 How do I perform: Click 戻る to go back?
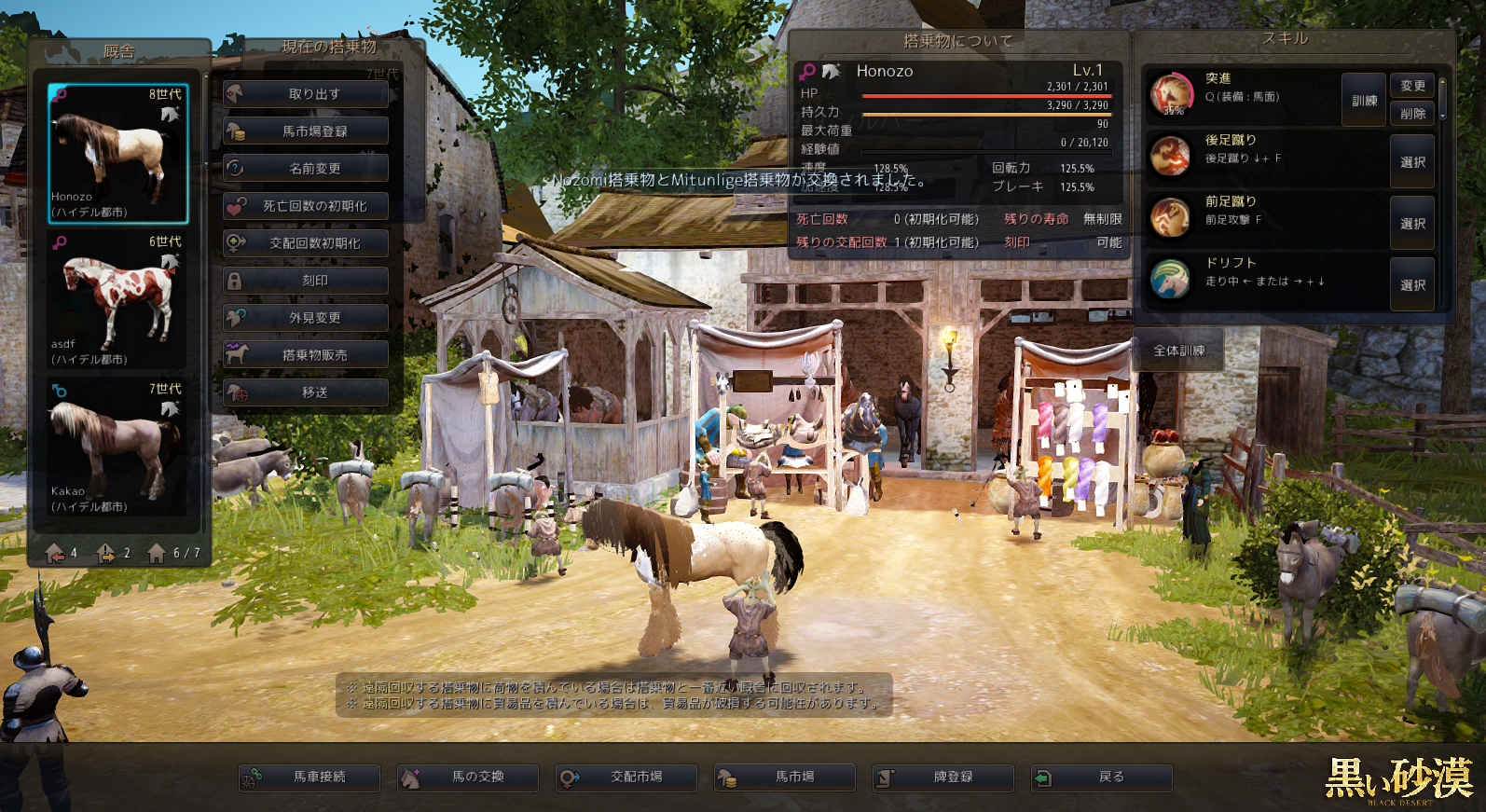coord(1101,777)
